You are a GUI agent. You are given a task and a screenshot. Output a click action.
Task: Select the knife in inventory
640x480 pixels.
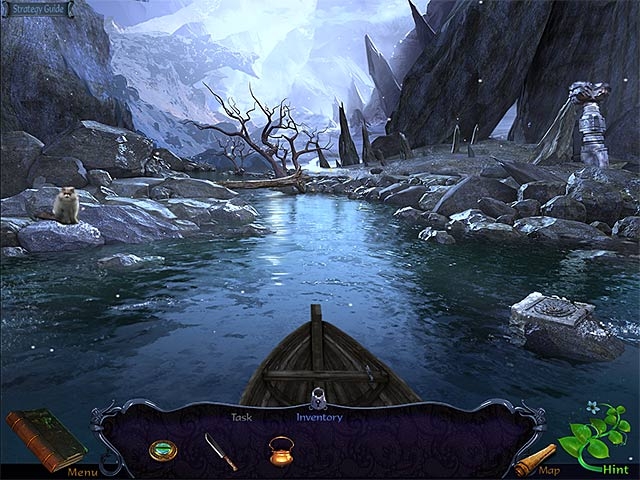(x=220, y=450)
